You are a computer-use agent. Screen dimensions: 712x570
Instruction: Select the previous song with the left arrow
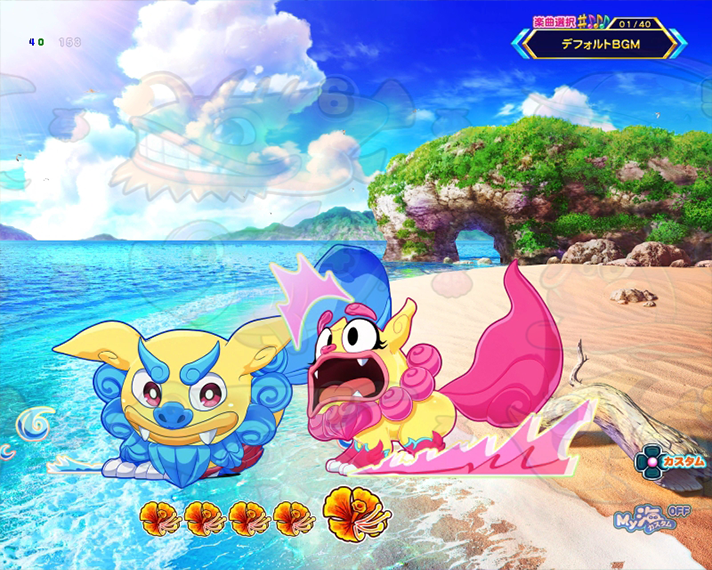(x=521, y=42)
